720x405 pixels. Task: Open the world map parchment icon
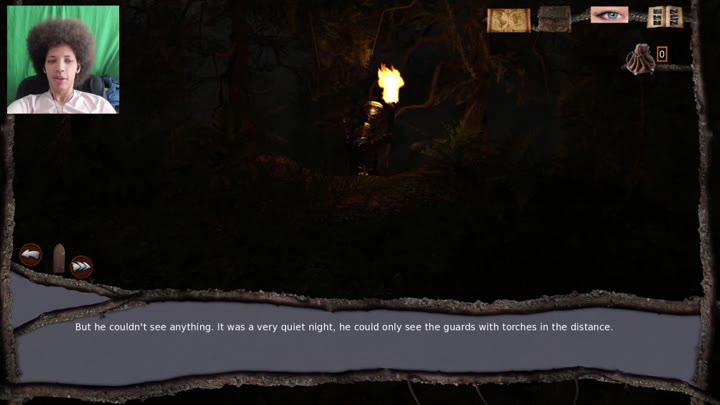coord(508,20)
